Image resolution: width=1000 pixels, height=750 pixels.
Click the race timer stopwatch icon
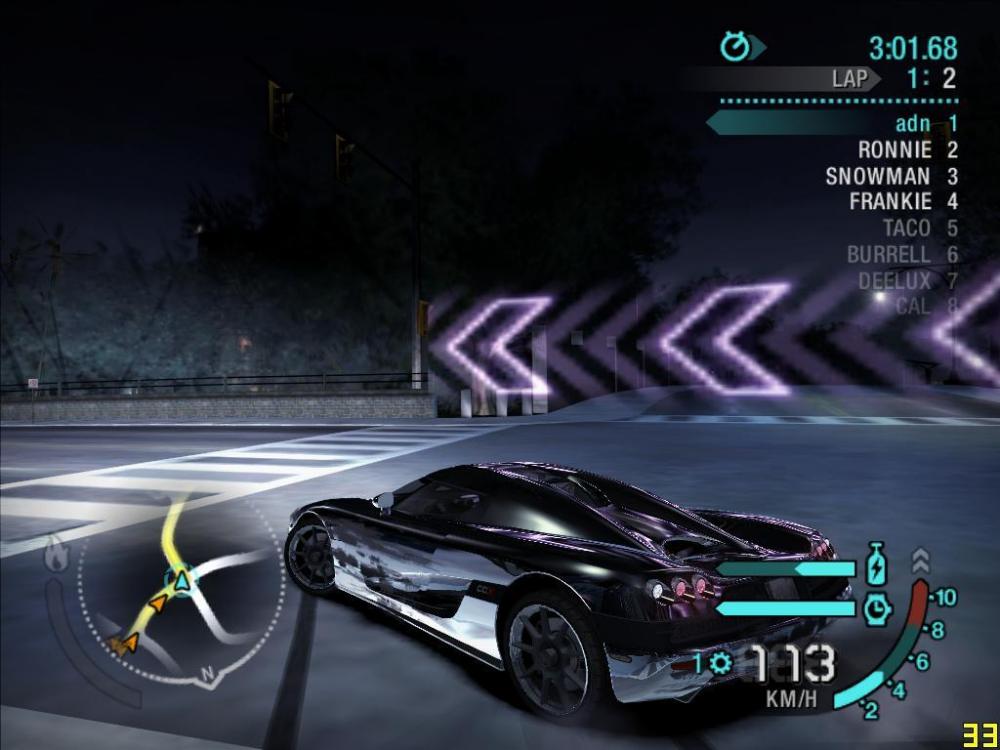click(x=737, y=46)
